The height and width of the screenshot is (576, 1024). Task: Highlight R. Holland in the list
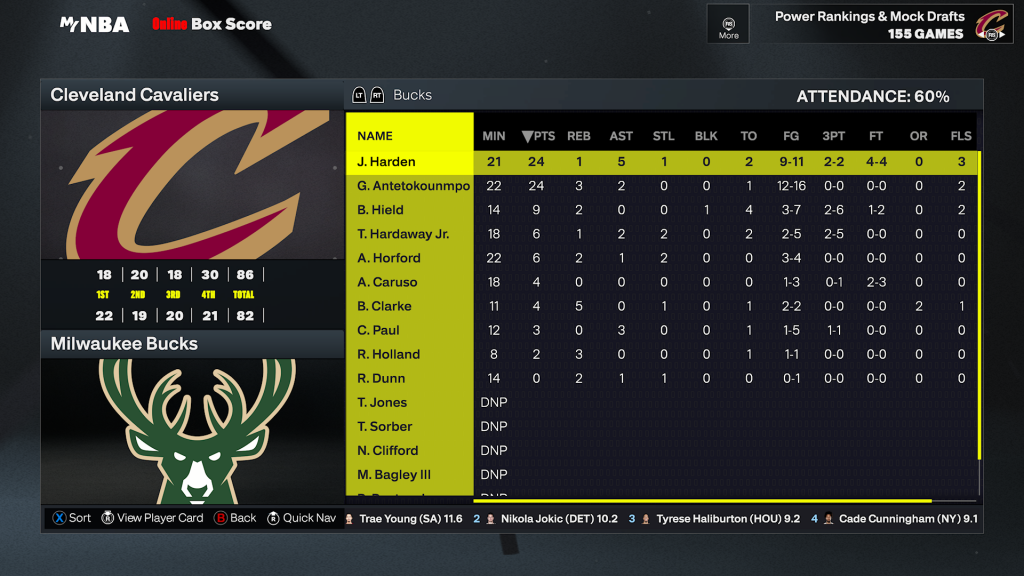[388, 354]
